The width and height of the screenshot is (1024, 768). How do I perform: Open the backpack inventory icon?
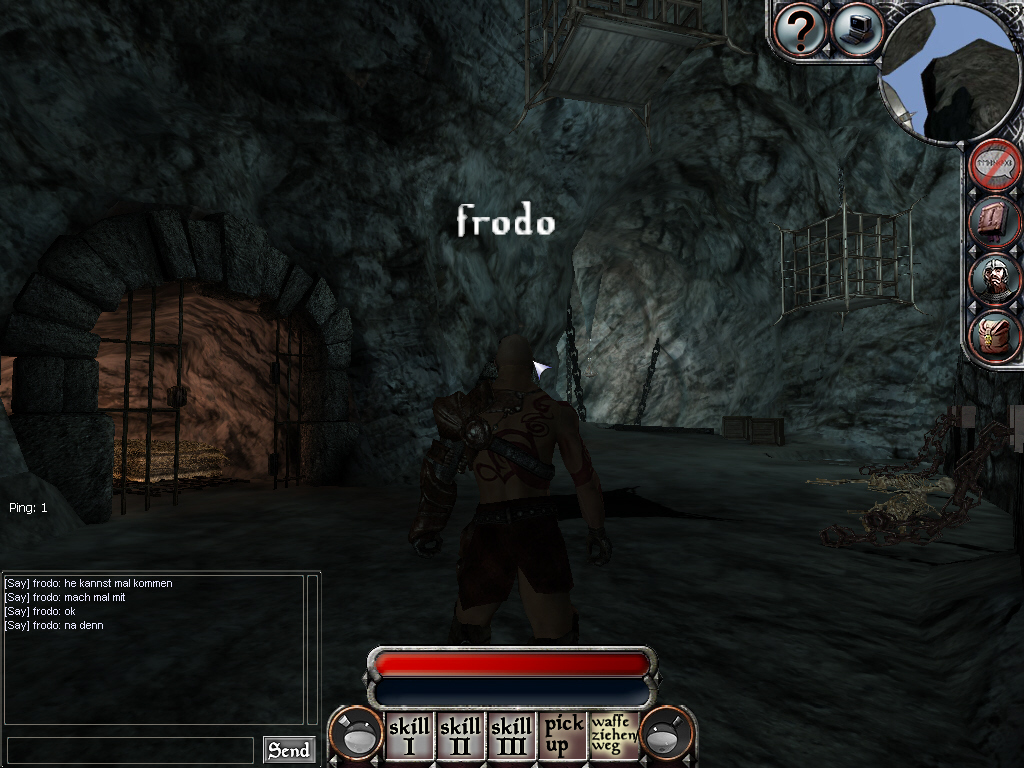(995, 336)
